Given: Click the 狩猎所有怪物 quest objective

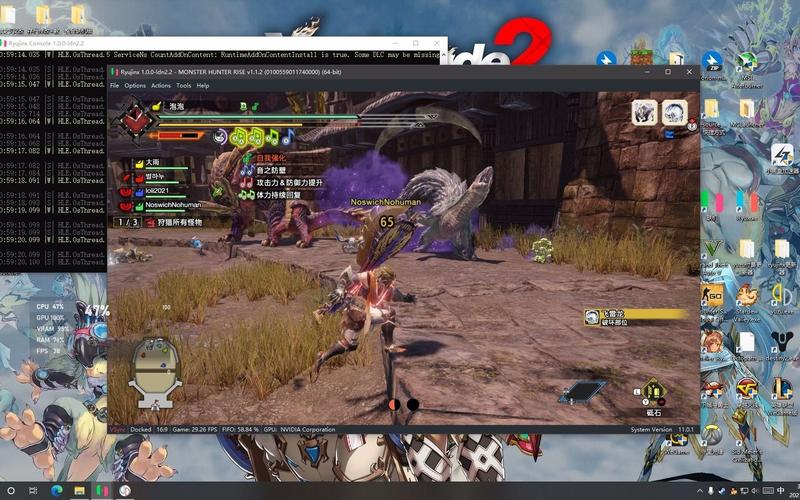Looking at the screenshot, I should click(172, 222).
